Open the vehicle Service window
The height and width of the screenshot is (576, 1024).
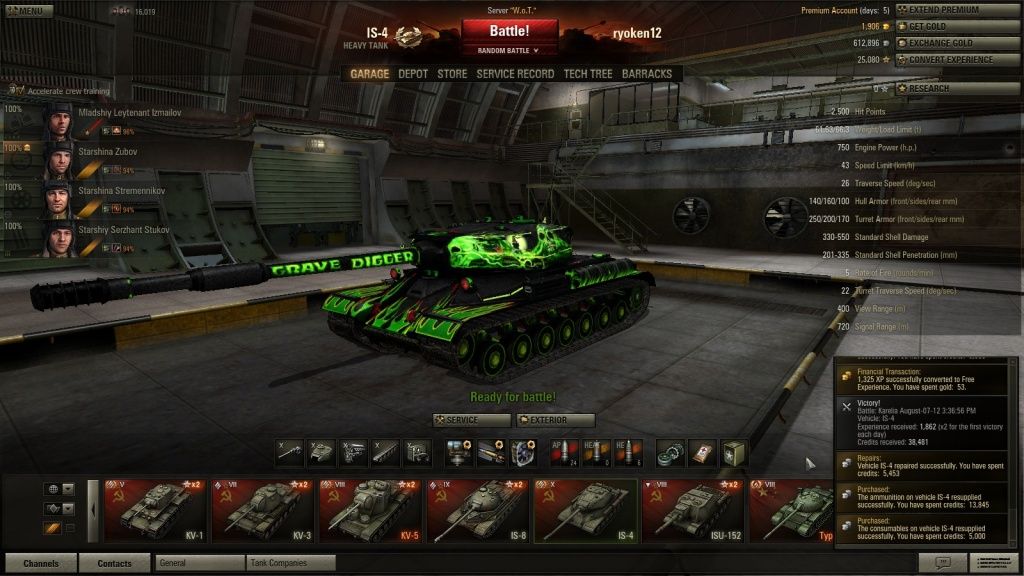(x=471, y=420)
